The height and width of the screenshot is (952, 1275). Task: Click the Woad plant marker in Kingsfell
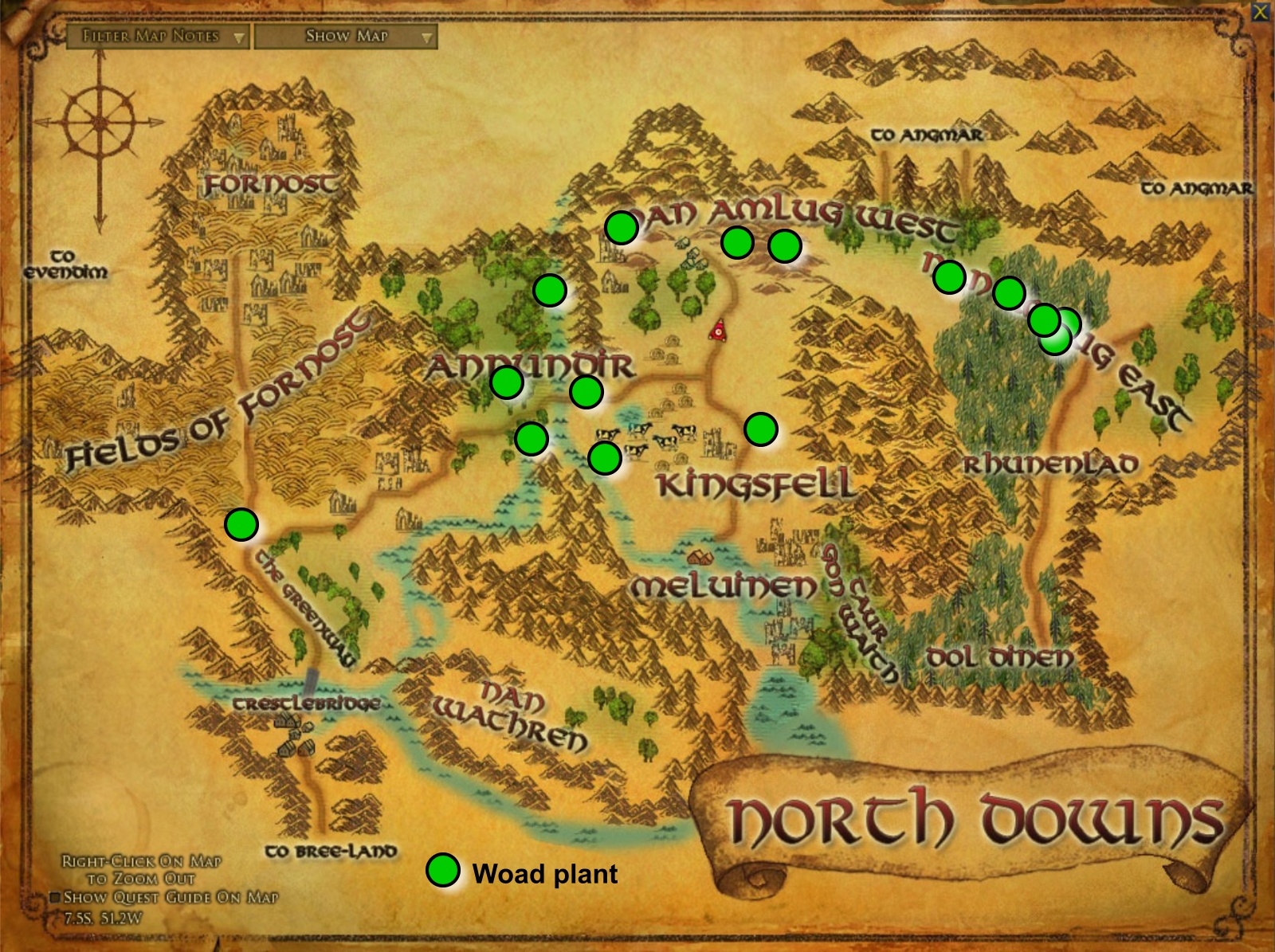761,430
